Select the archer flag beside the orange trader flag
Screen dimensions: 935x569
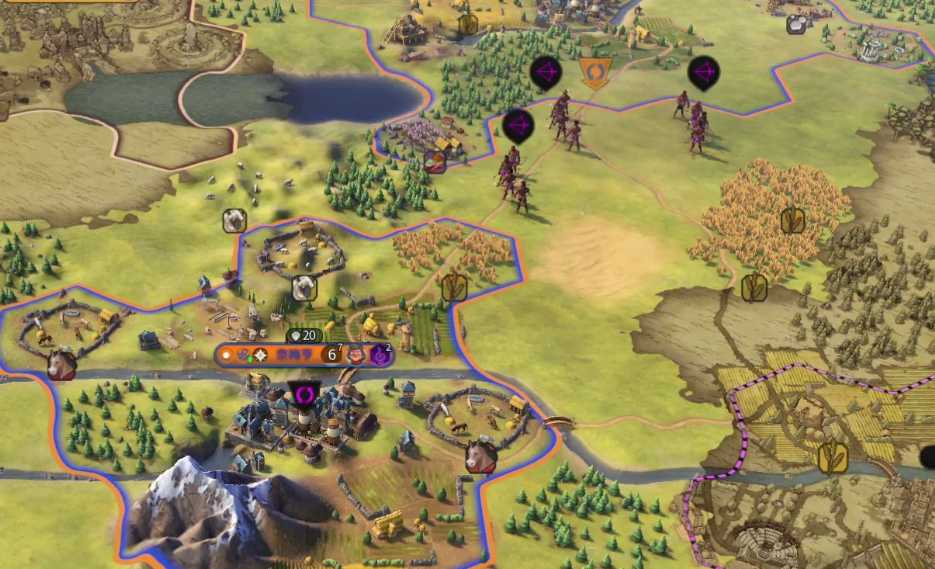coord(545,72)
